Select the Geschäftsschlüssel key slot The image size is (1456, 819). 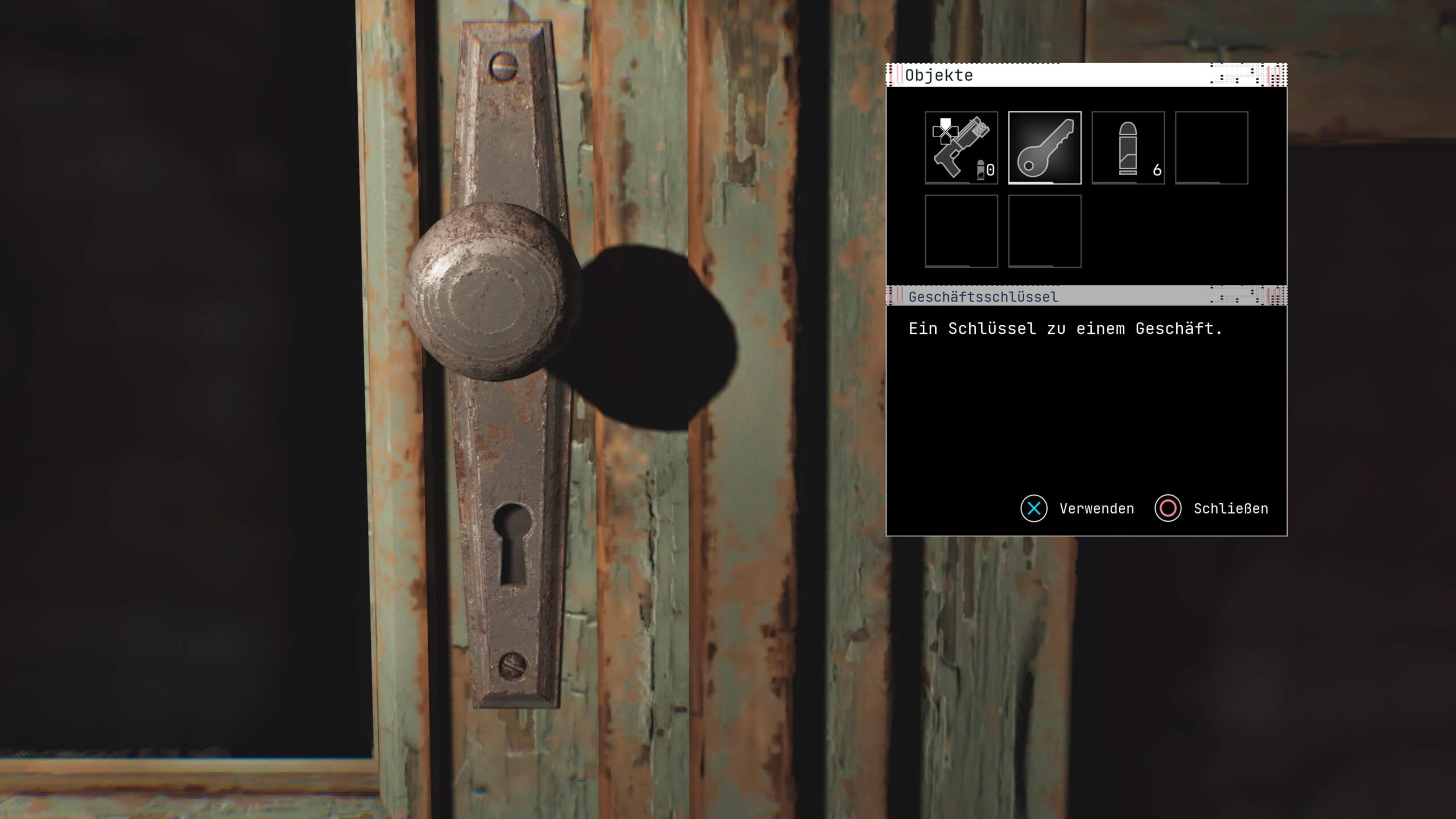1045,148
